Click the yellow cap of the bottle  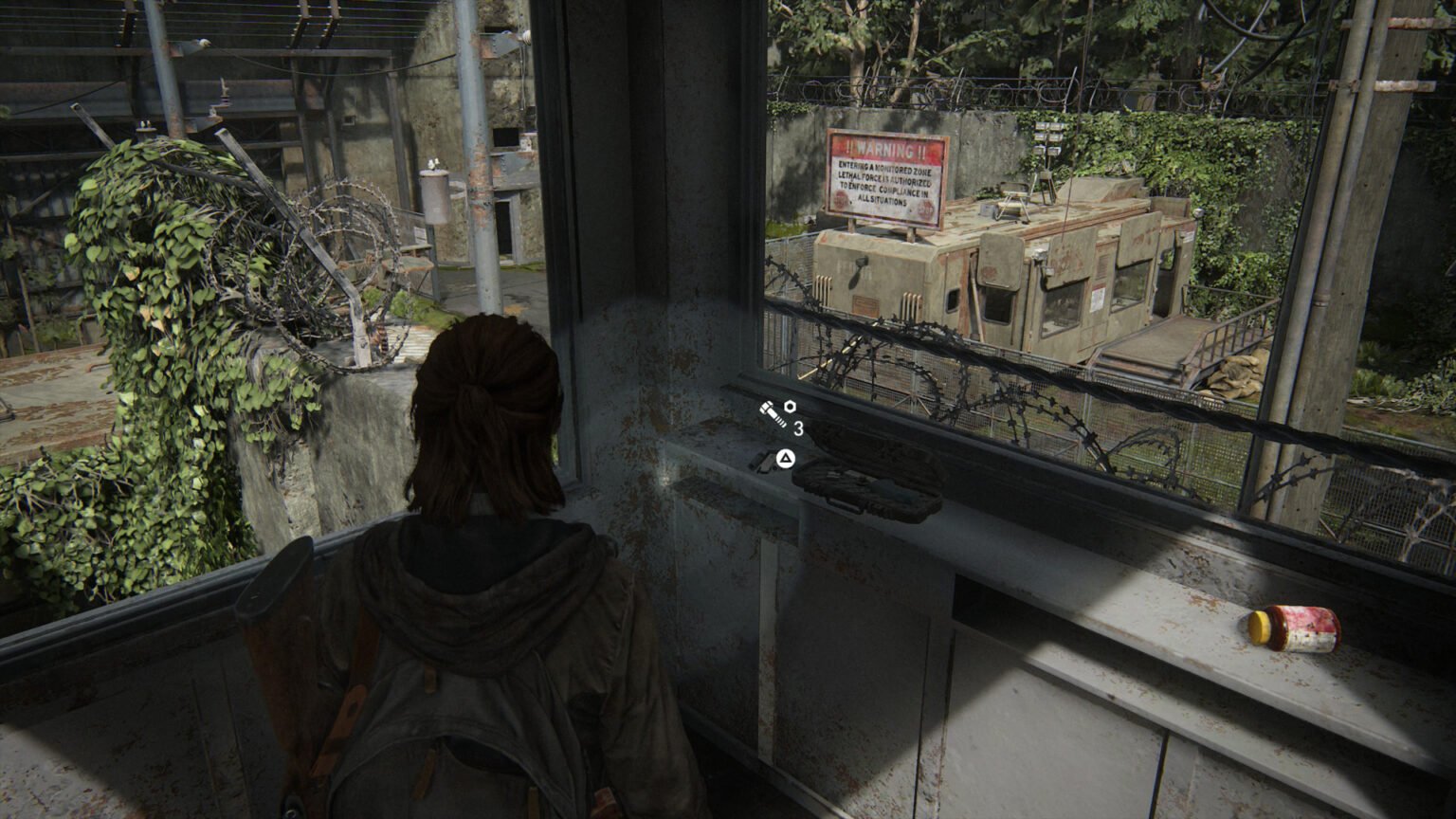pos(1258,626)
